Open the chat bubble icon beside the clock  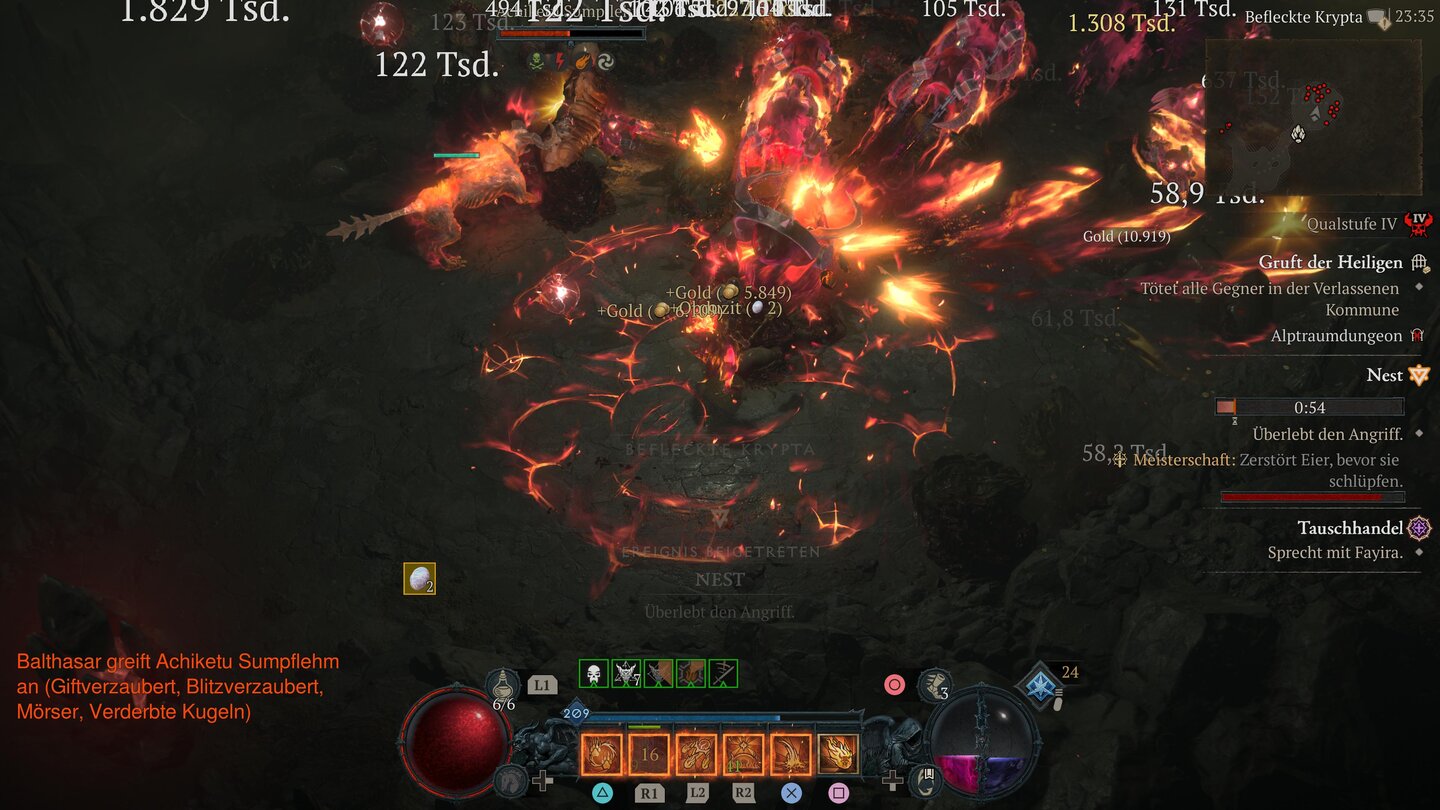pos(1378,18)
